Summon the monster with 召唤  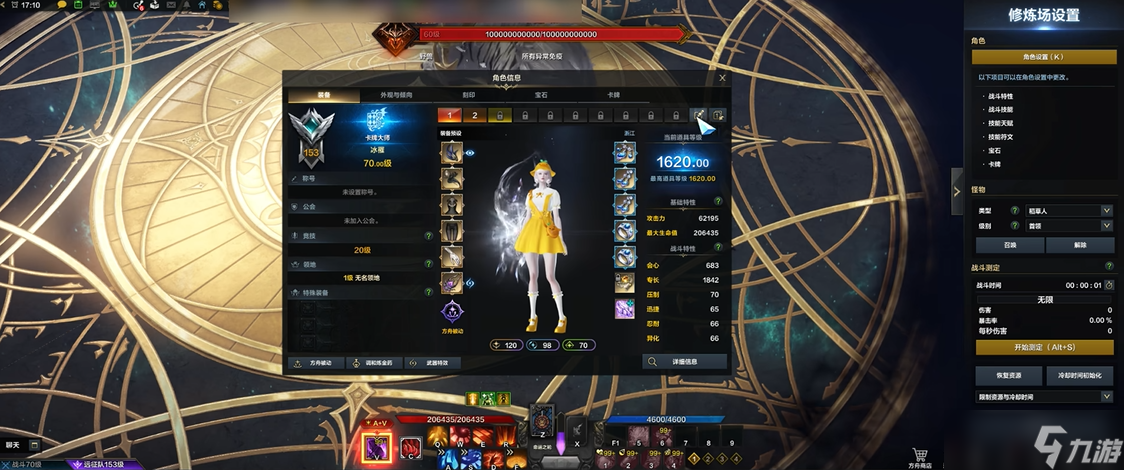coord(1009,245)
